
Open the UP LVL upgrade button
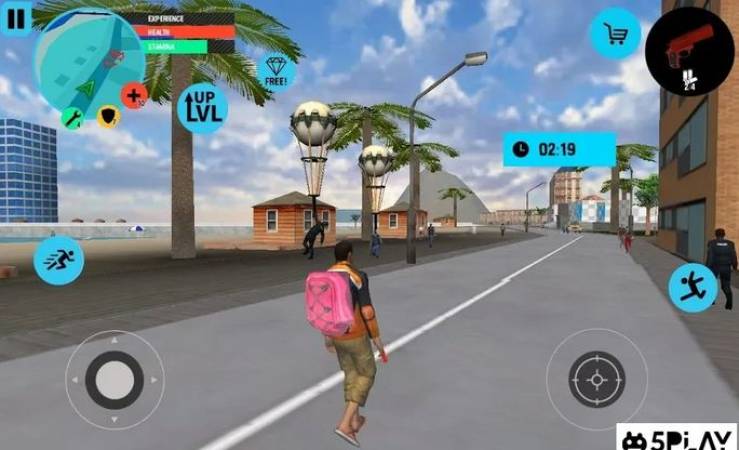tap(201, 108)
